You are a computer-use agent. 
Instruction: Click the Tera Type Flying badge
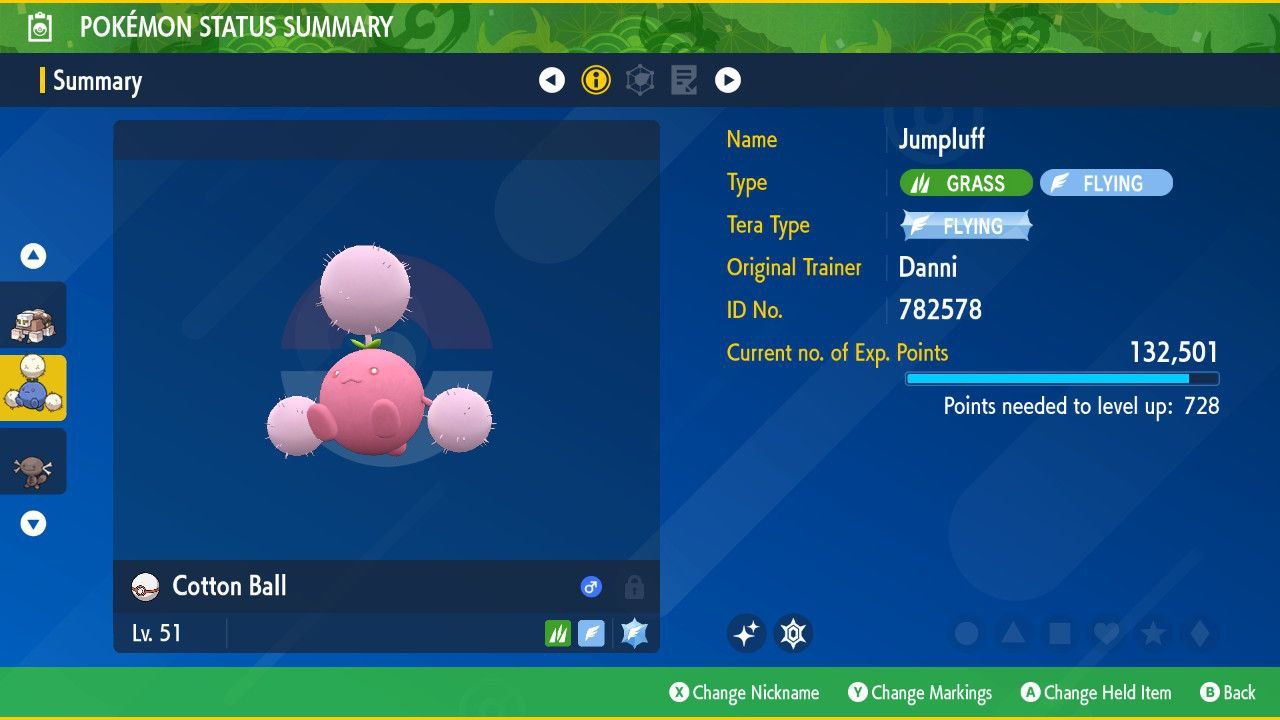click(x=966, y=226)
